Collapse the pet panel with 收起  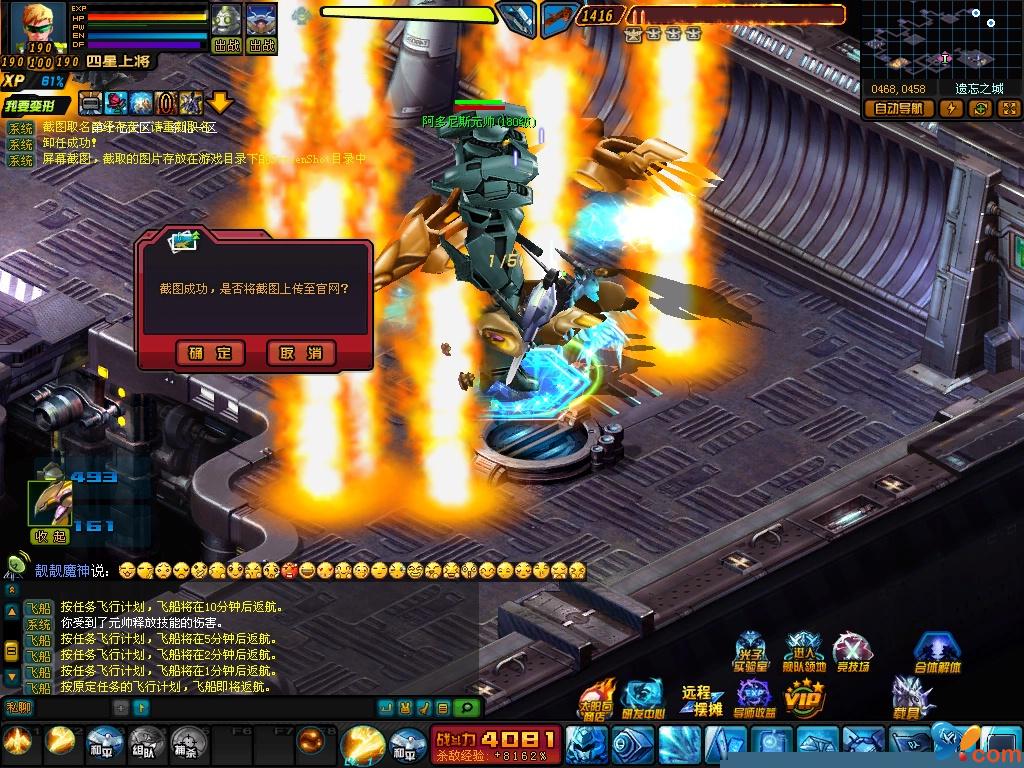pos(50,535)
